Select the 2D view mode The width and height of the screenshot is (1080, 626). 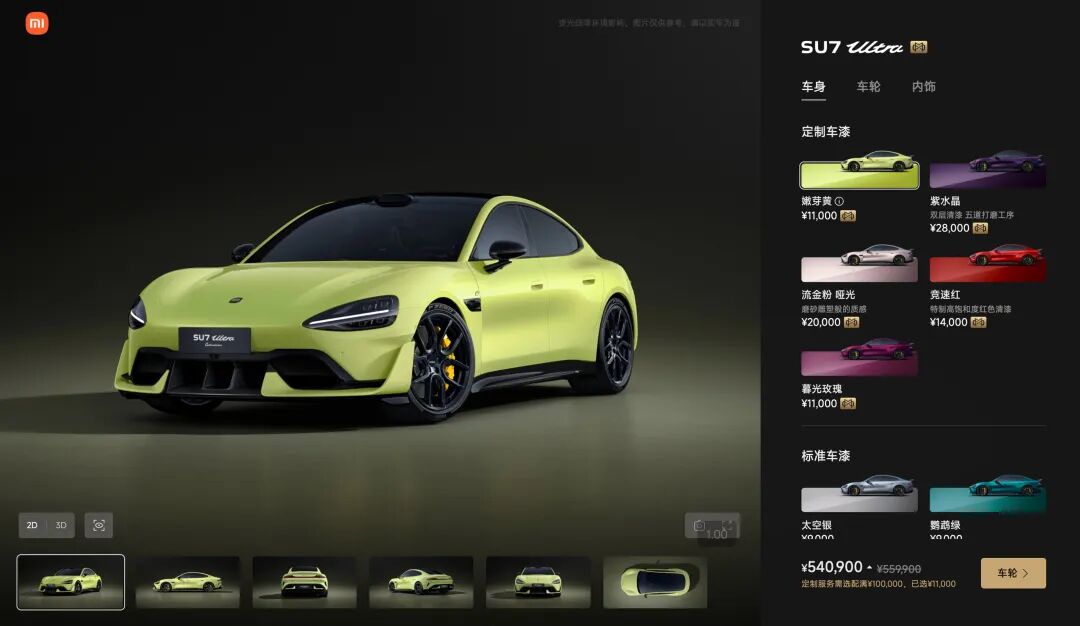32,525
